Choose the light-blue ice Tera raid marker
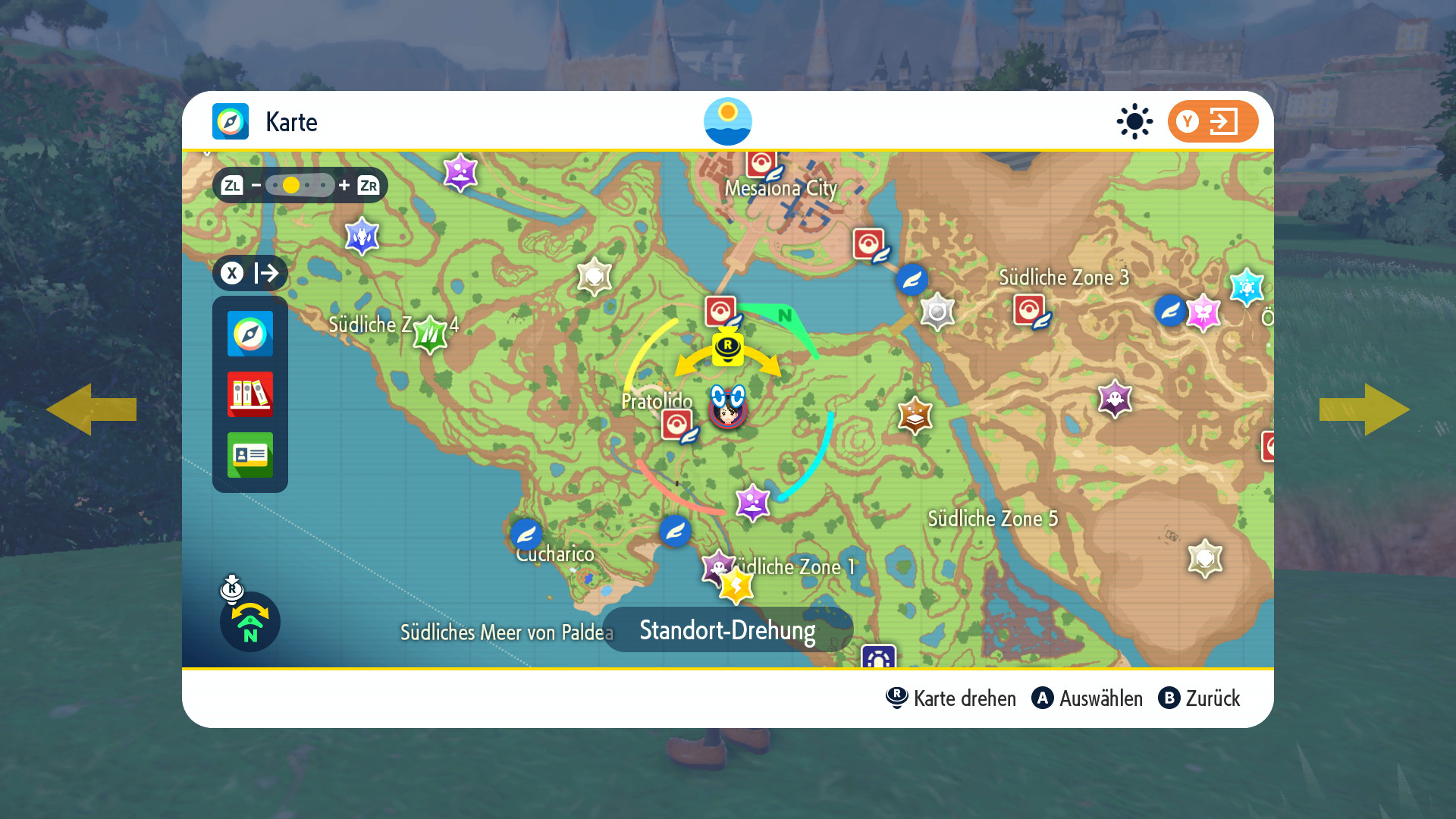Viewport: 1456px width, 819px height. tap(1247, 287)
